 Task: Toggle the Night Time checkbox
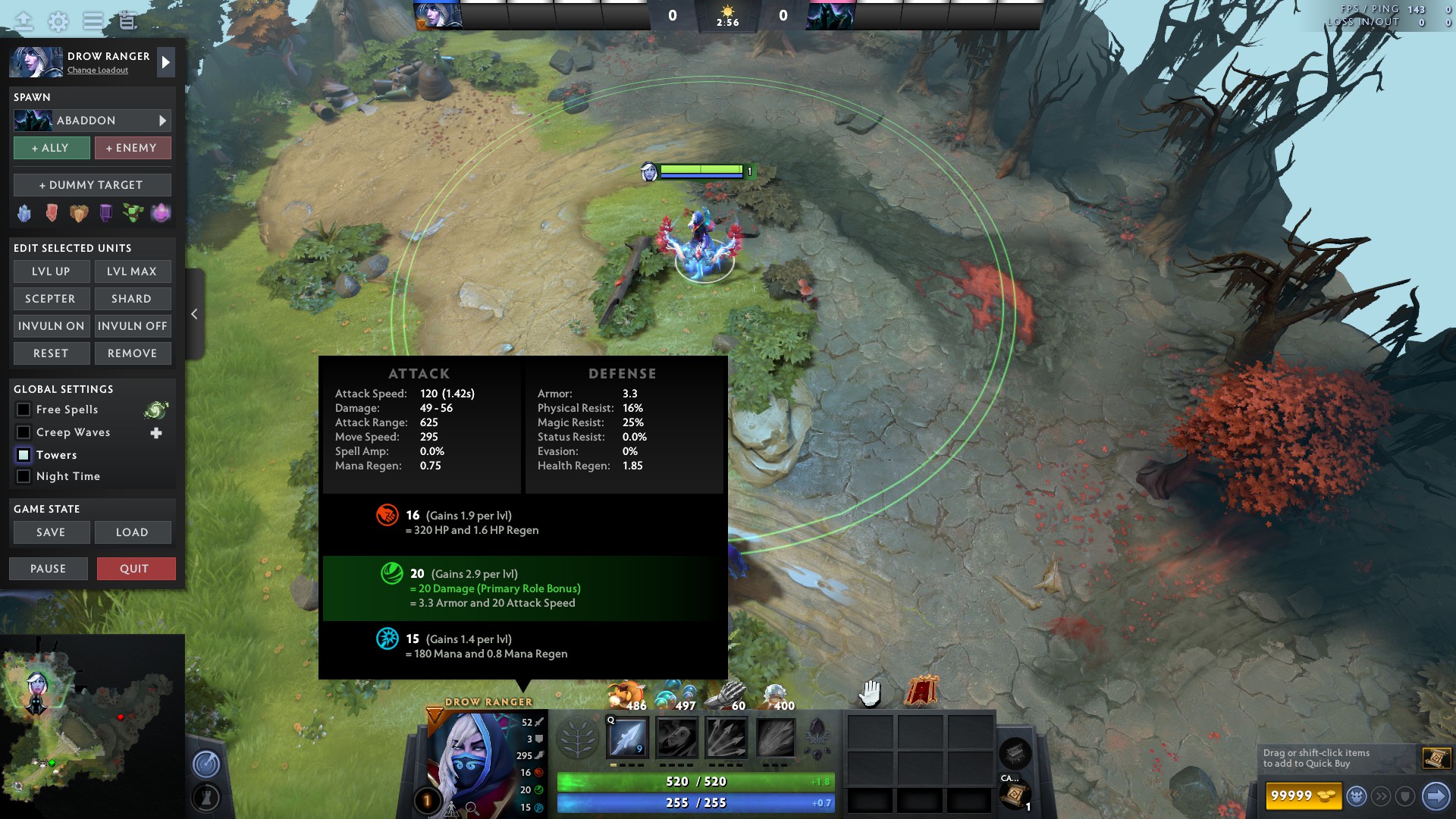(24, 476)
